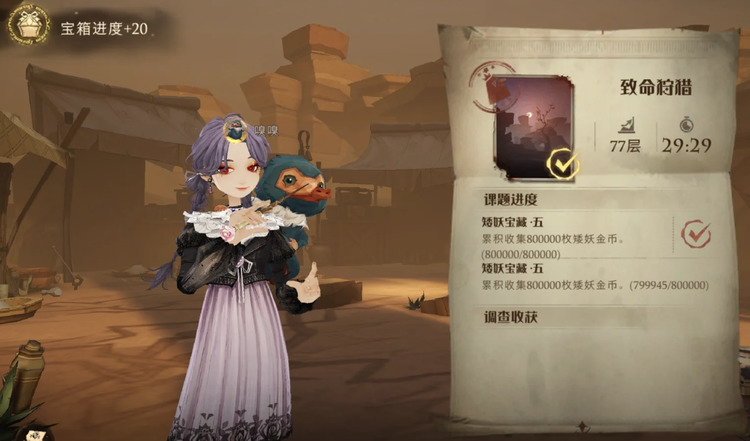The width and height of the screenshot is (750, 441).
Task: Expand the 调查收获 section
Action: (x=512, y=317)
